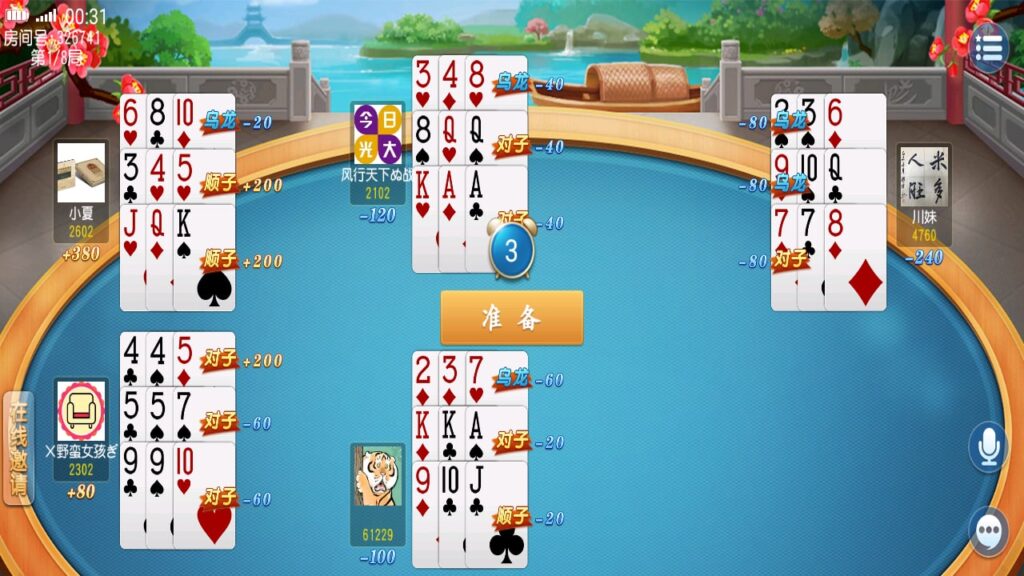The height and width of the screenshot is (576, 1024).
Task: Open the chat bubble button
Action: (x=988, y=531)
